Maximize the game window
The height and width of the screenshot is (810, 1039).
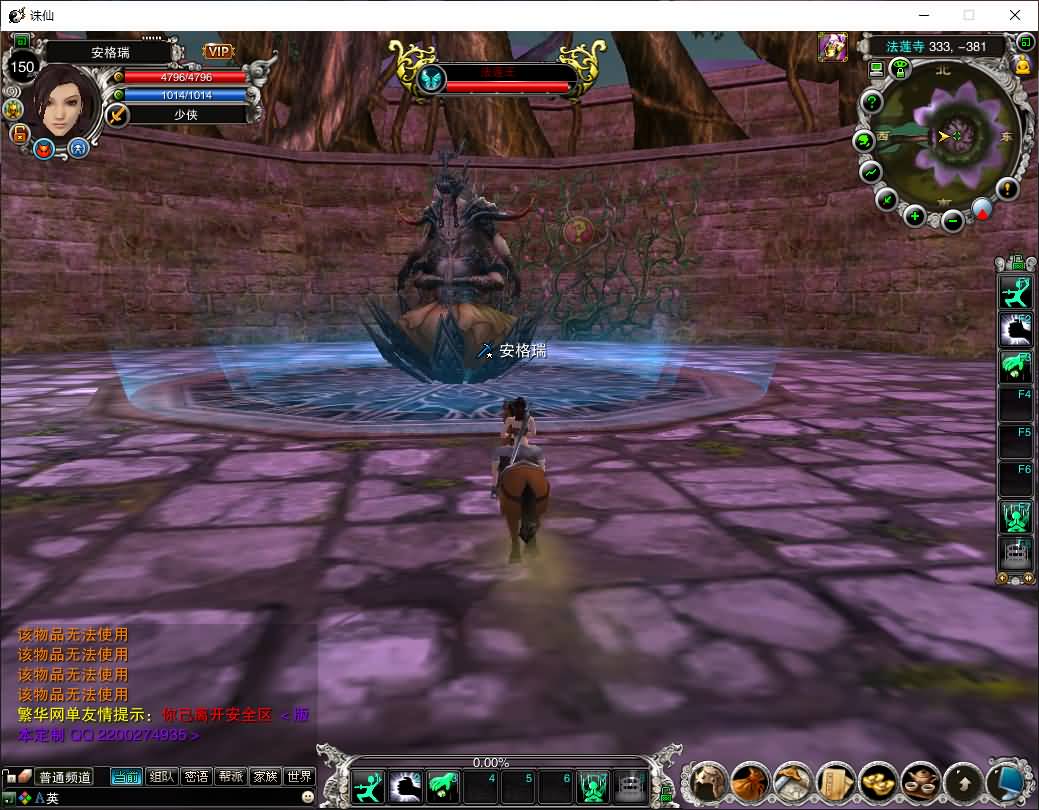[x=968, y=15]
